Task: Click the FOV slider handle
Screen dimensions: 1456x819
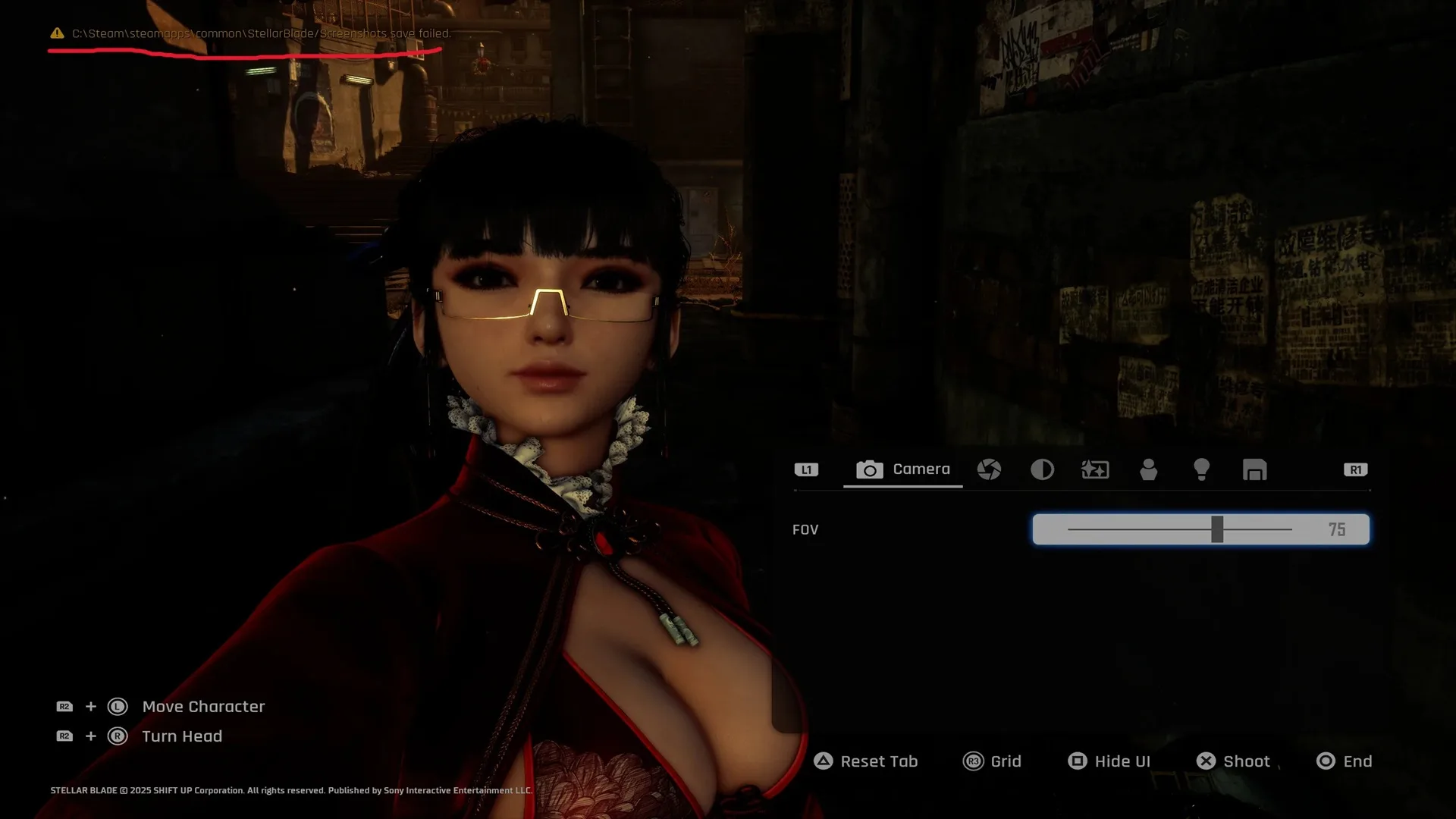Action: (1219, 529)
